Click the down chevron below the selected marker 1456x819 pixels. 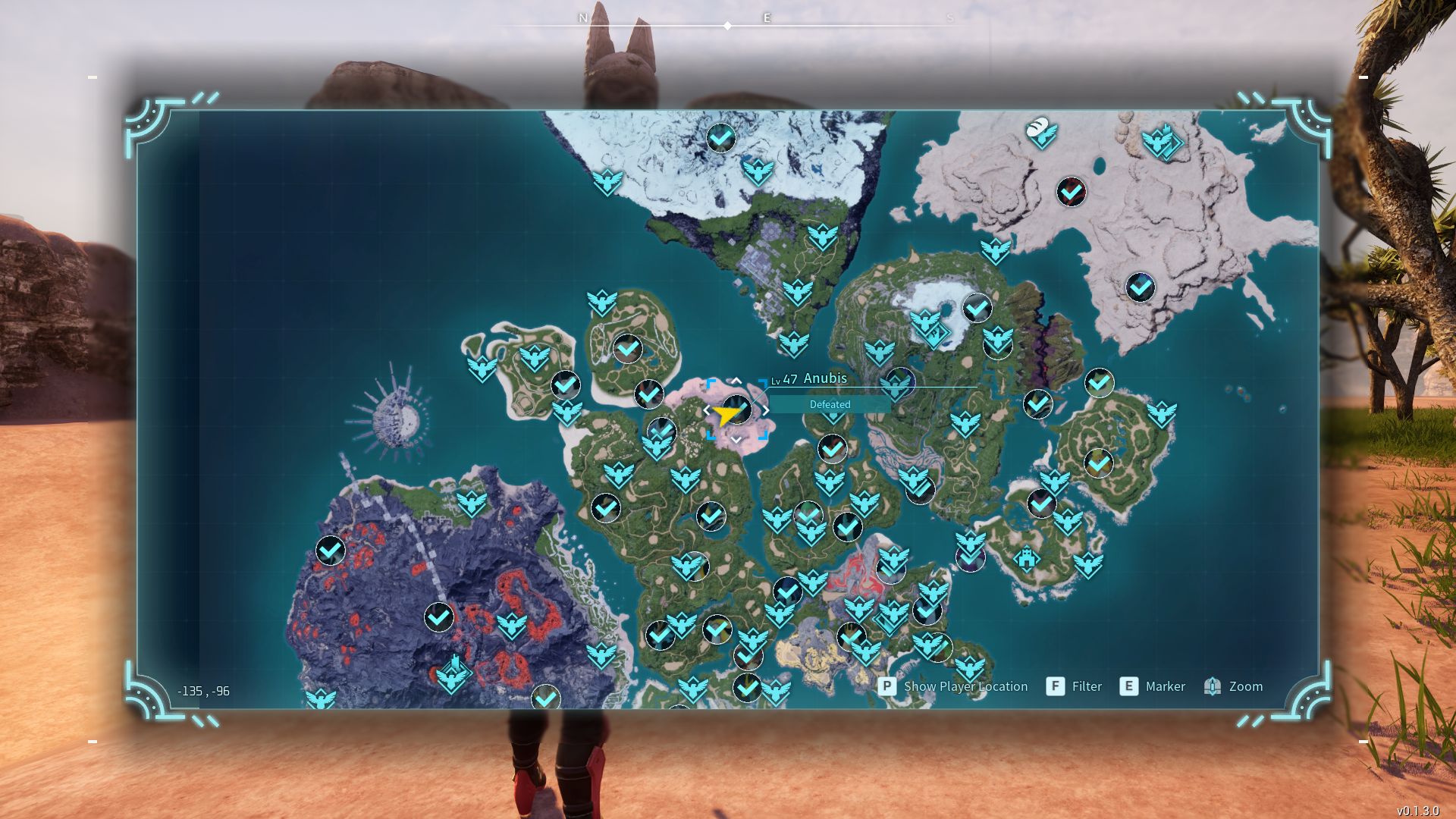(x=736, y=438)
